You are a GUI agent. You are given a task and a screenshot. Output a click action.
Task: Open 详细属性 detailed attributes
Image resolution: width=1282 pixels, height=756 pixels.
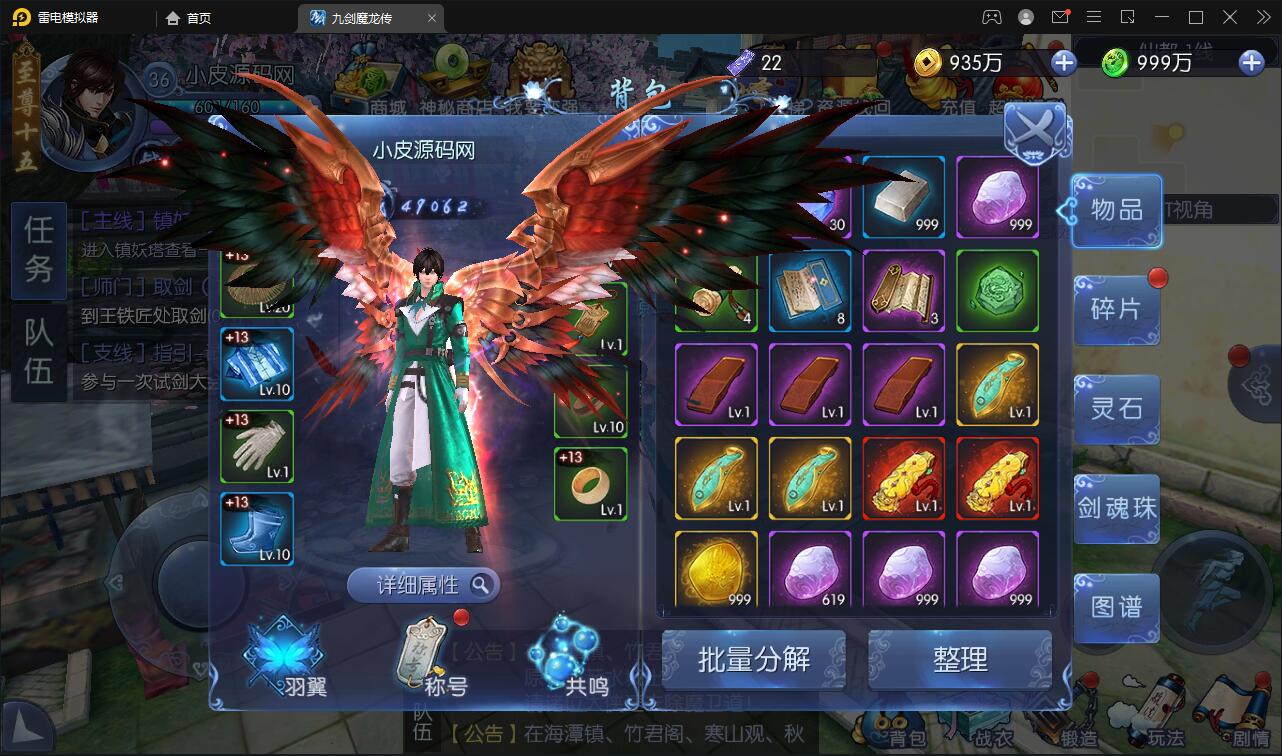[x=421, y=585]
